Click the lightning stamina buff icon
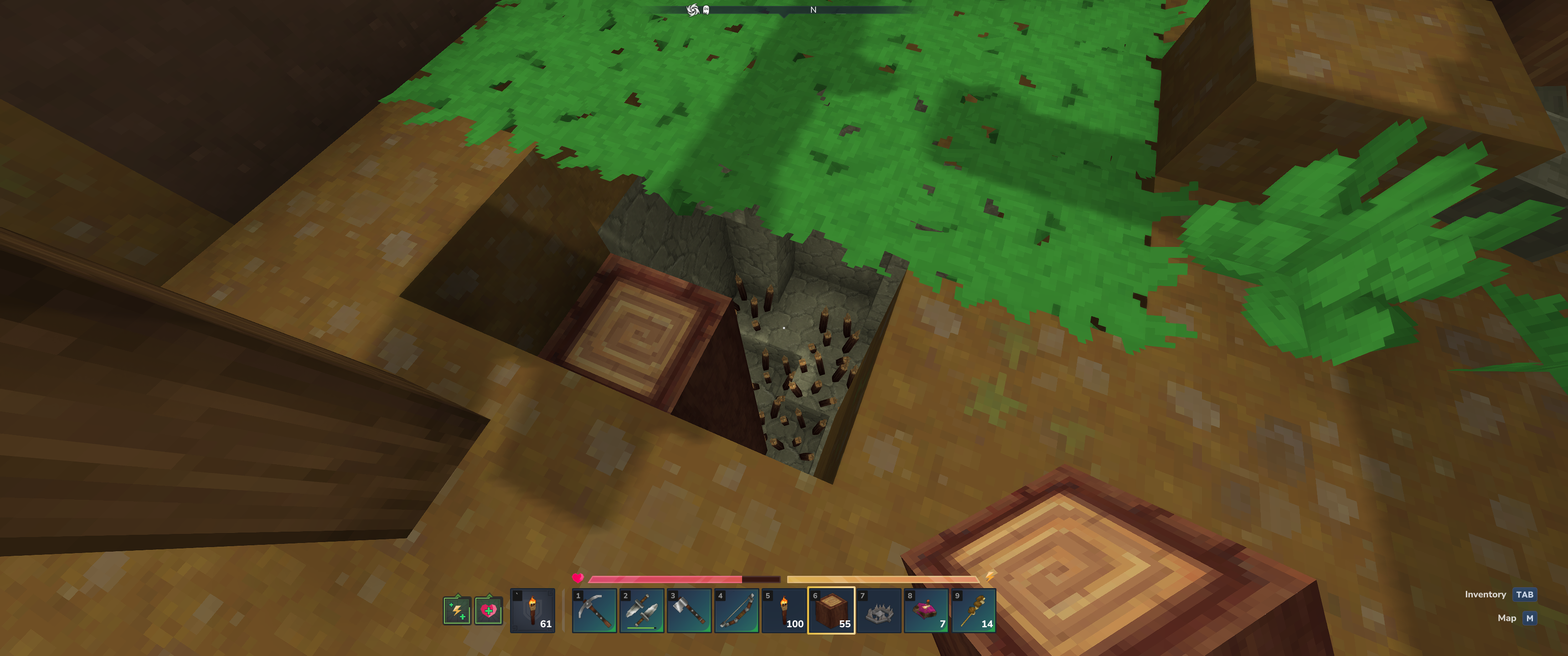1568x656 pixels. (x=457, y=610)
